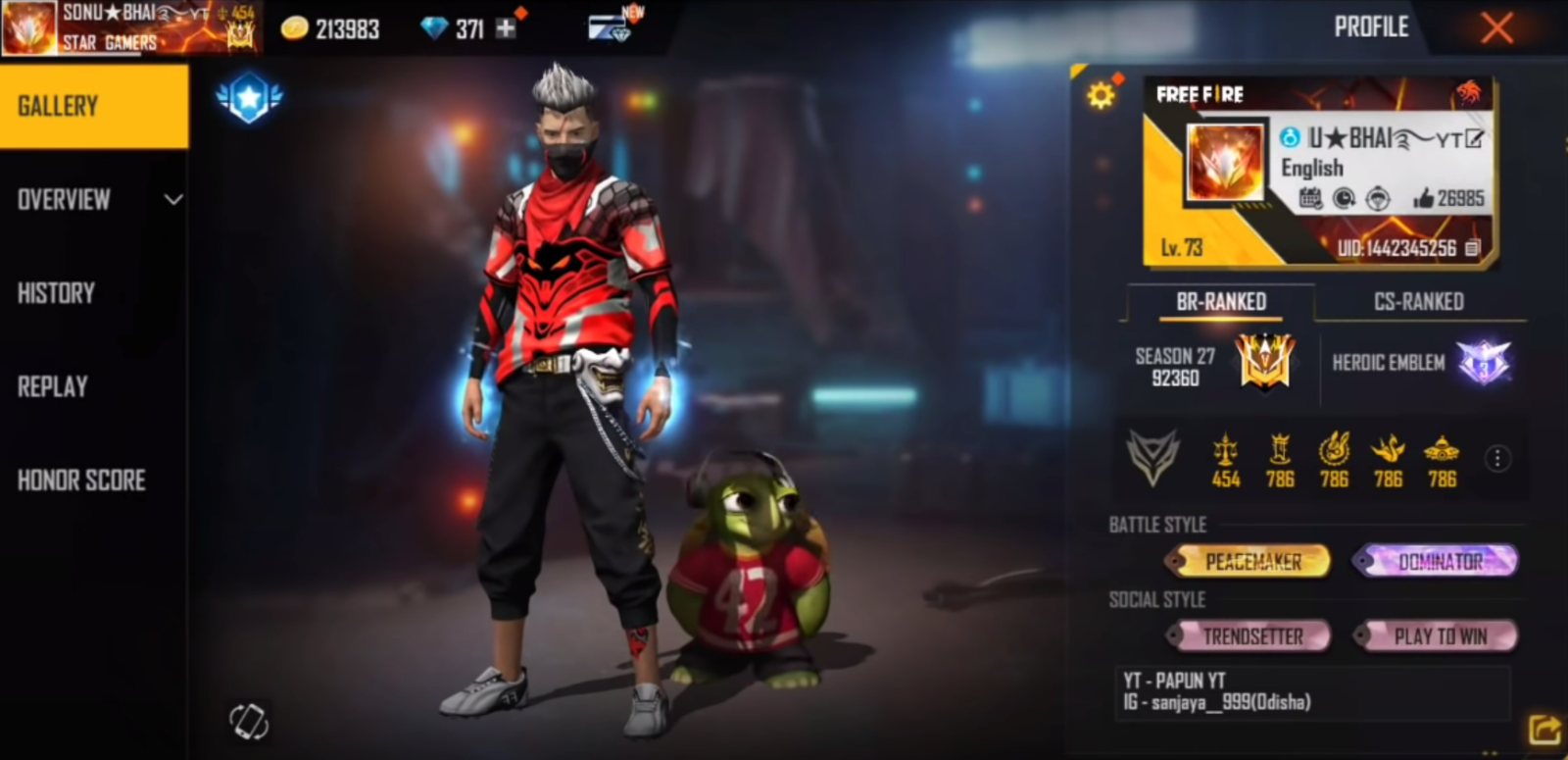Select the Gallery menu entry

pyautogui.click(x=94, y=106)
